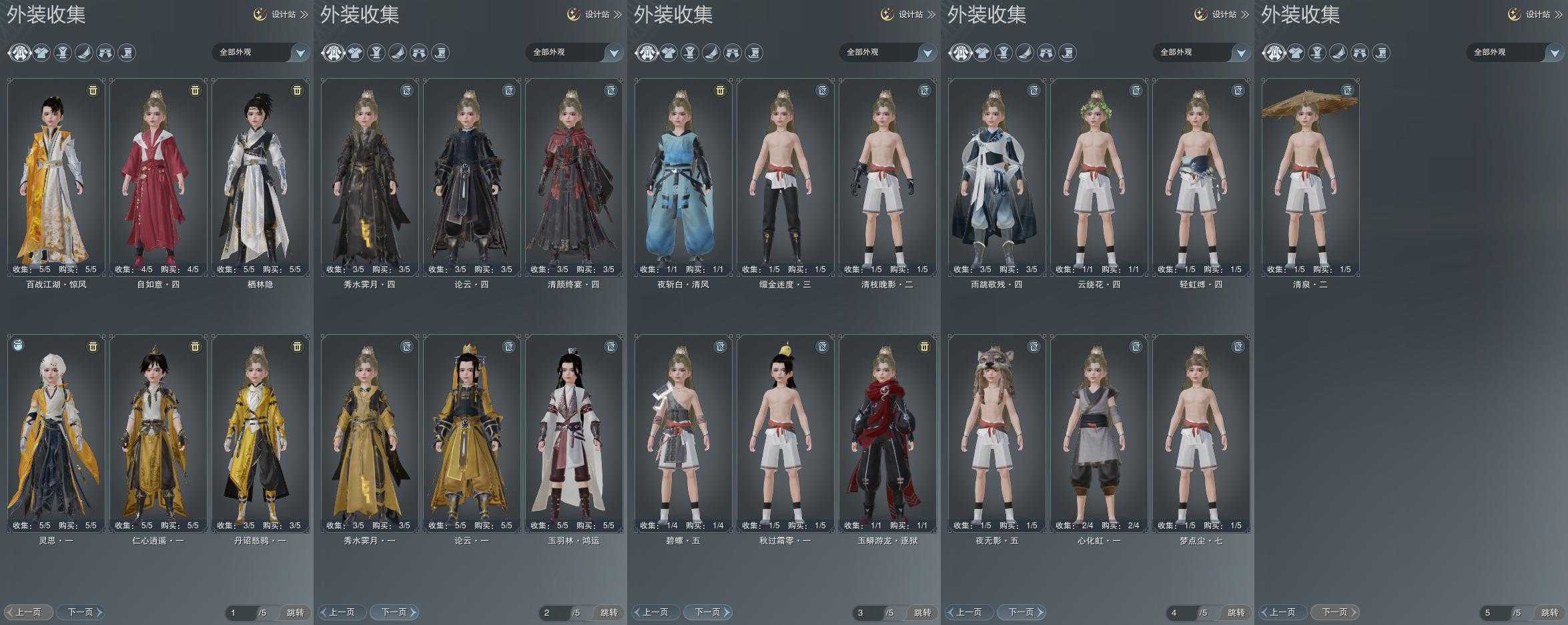Select the 玉鳞游龙·逐狱 outfit card

click(887, 434)
